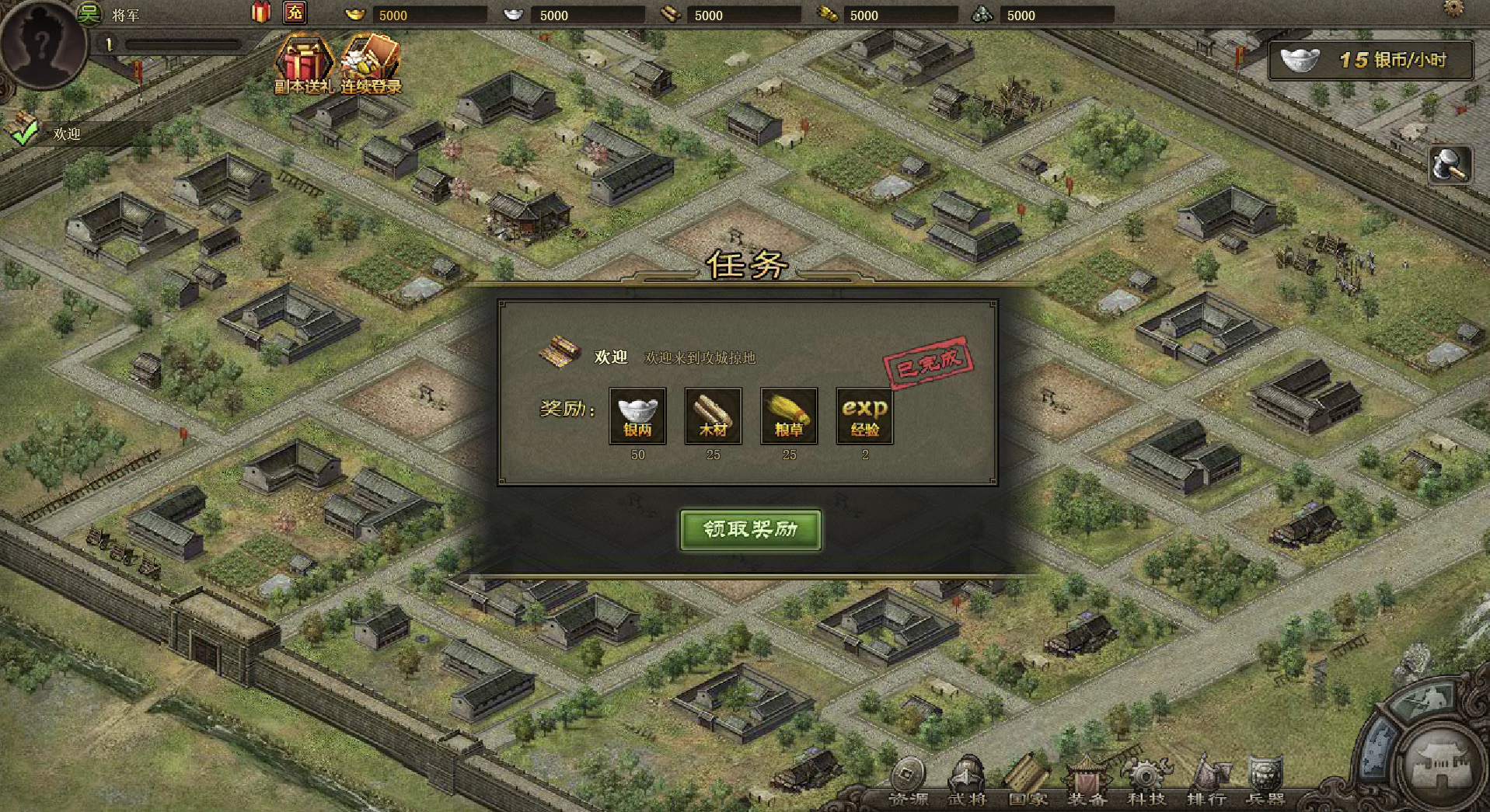Click the small gift box in top bar
This screenshot has height=812, width=1490.
(x=261, y=12)
